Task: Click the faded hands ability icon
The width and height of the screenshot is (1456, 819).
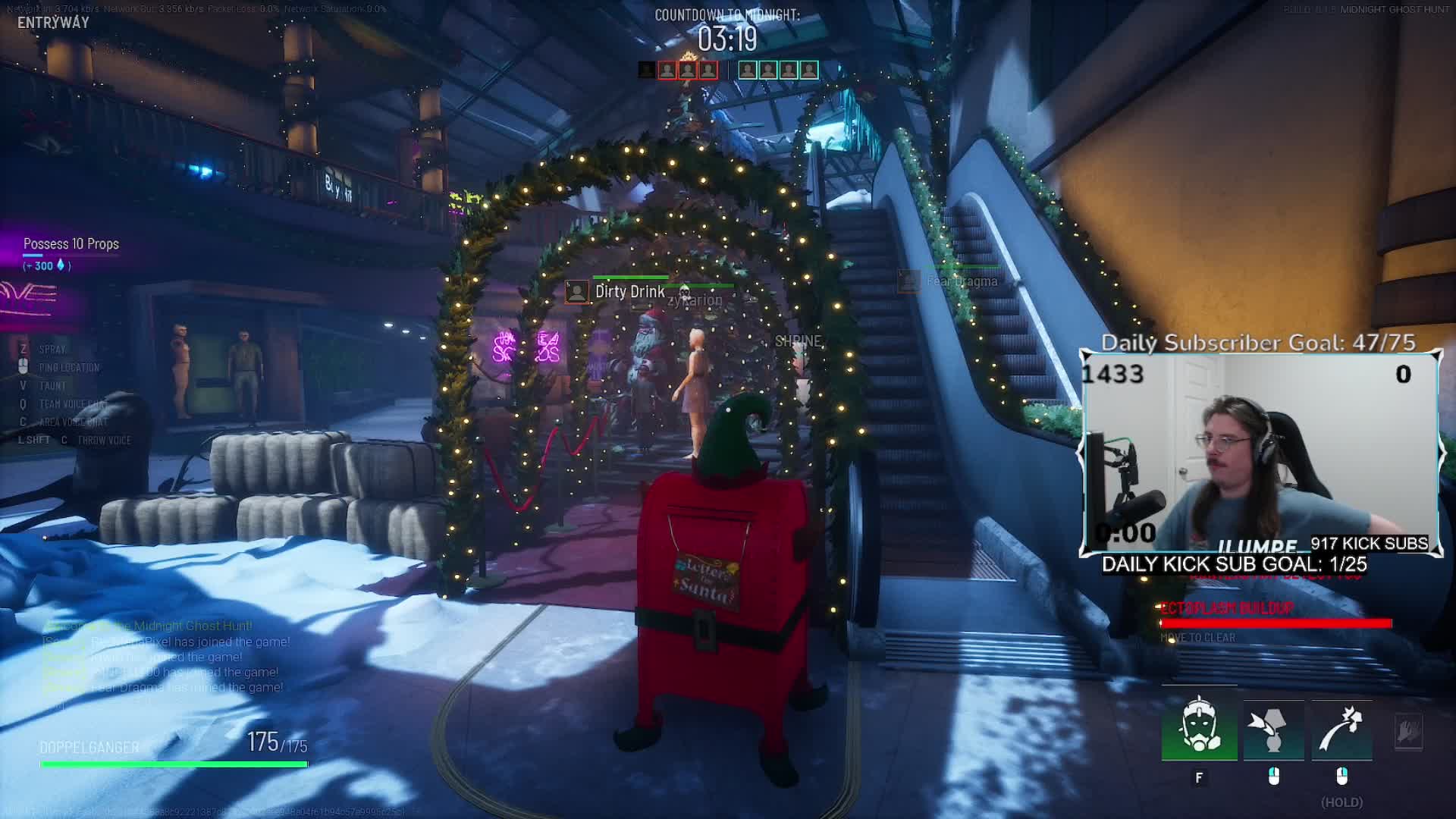Action: point(1408,732)
